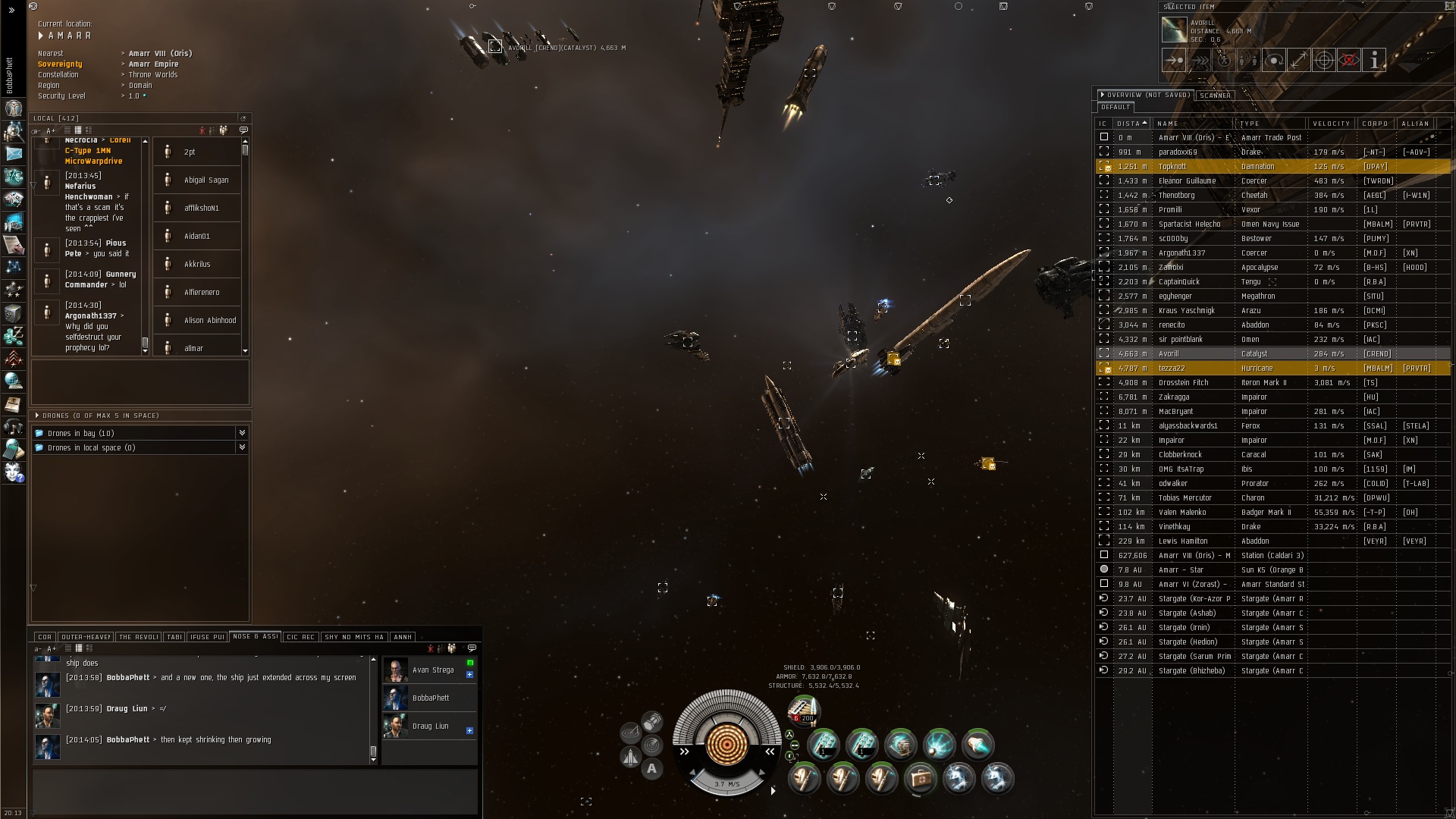
Task: Switch to the Scanner tab
Action: (1215, 96)
